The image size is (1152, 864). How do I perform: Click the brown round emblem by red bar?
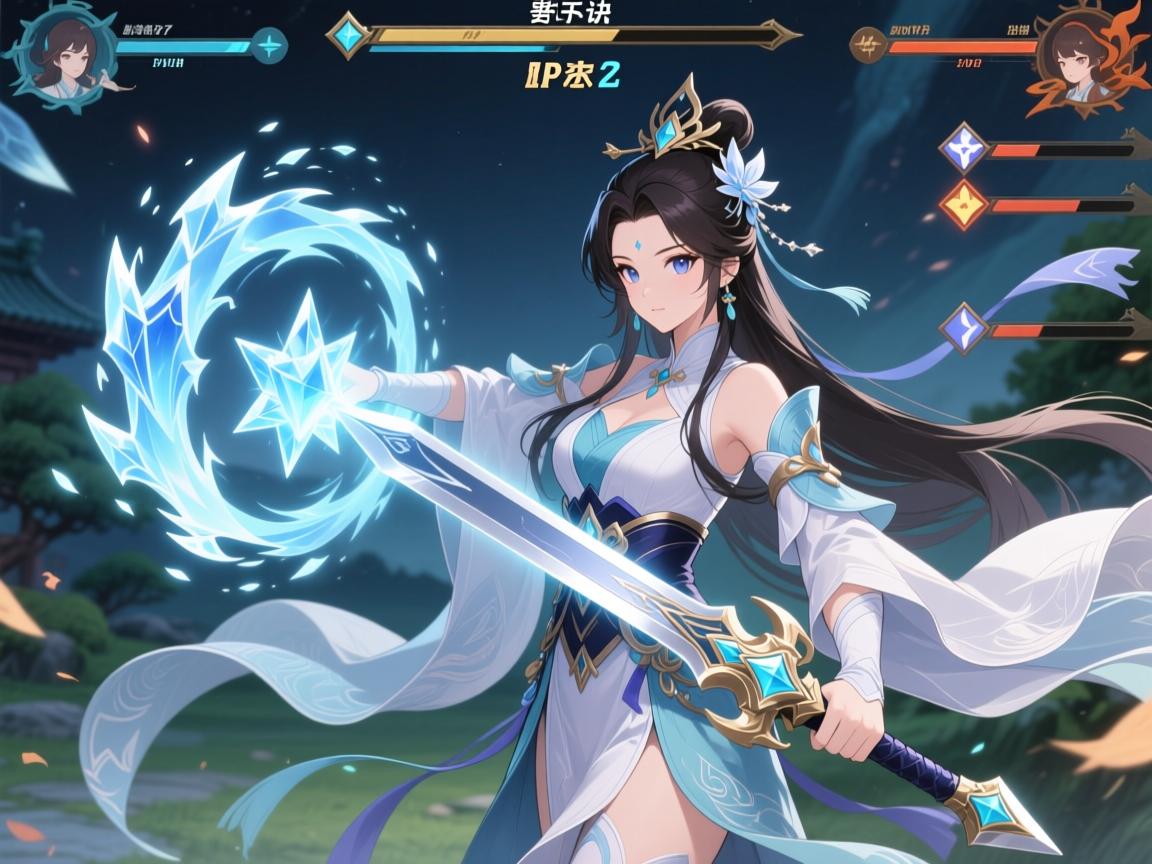[868, 45]
